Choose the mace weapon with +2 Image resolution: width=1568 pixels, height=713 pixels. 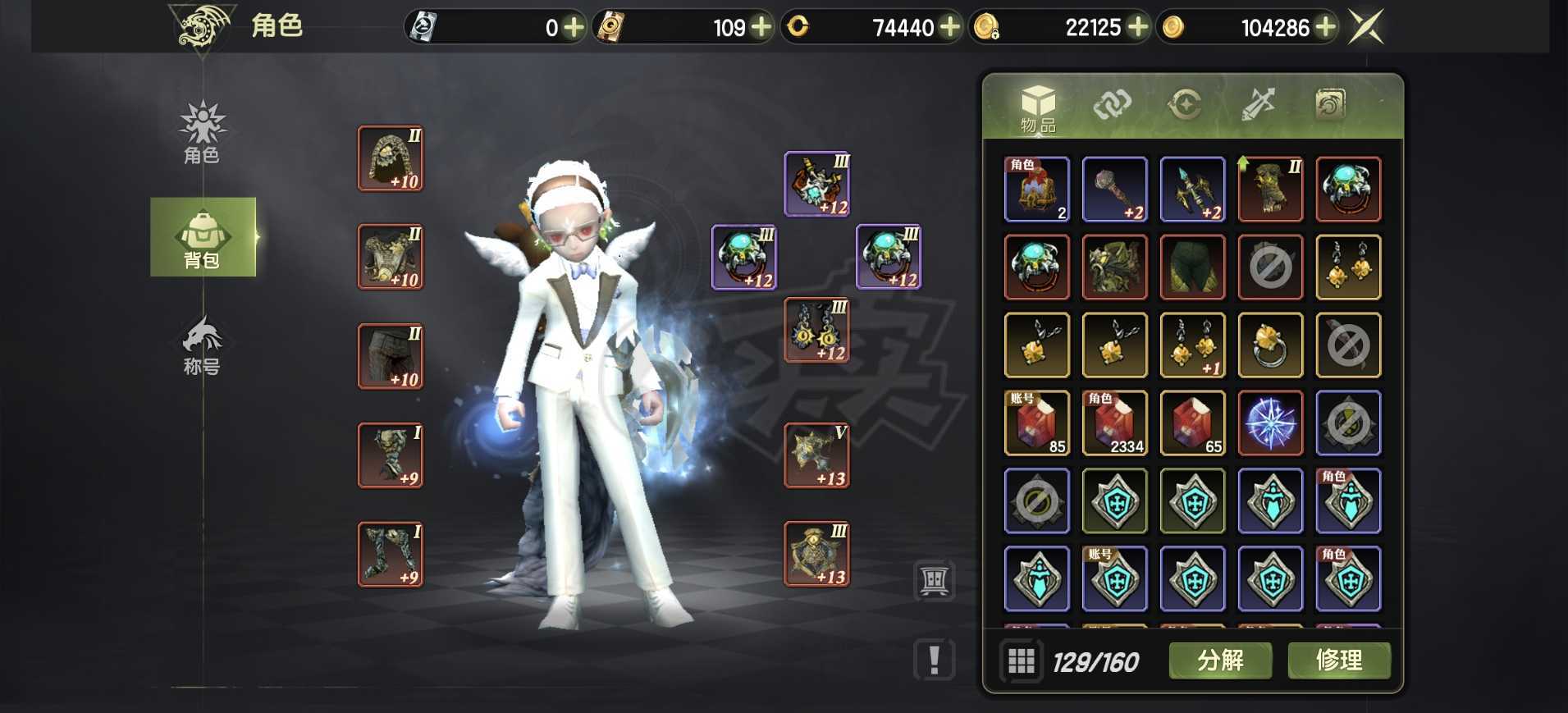(x=1114, y=190)
